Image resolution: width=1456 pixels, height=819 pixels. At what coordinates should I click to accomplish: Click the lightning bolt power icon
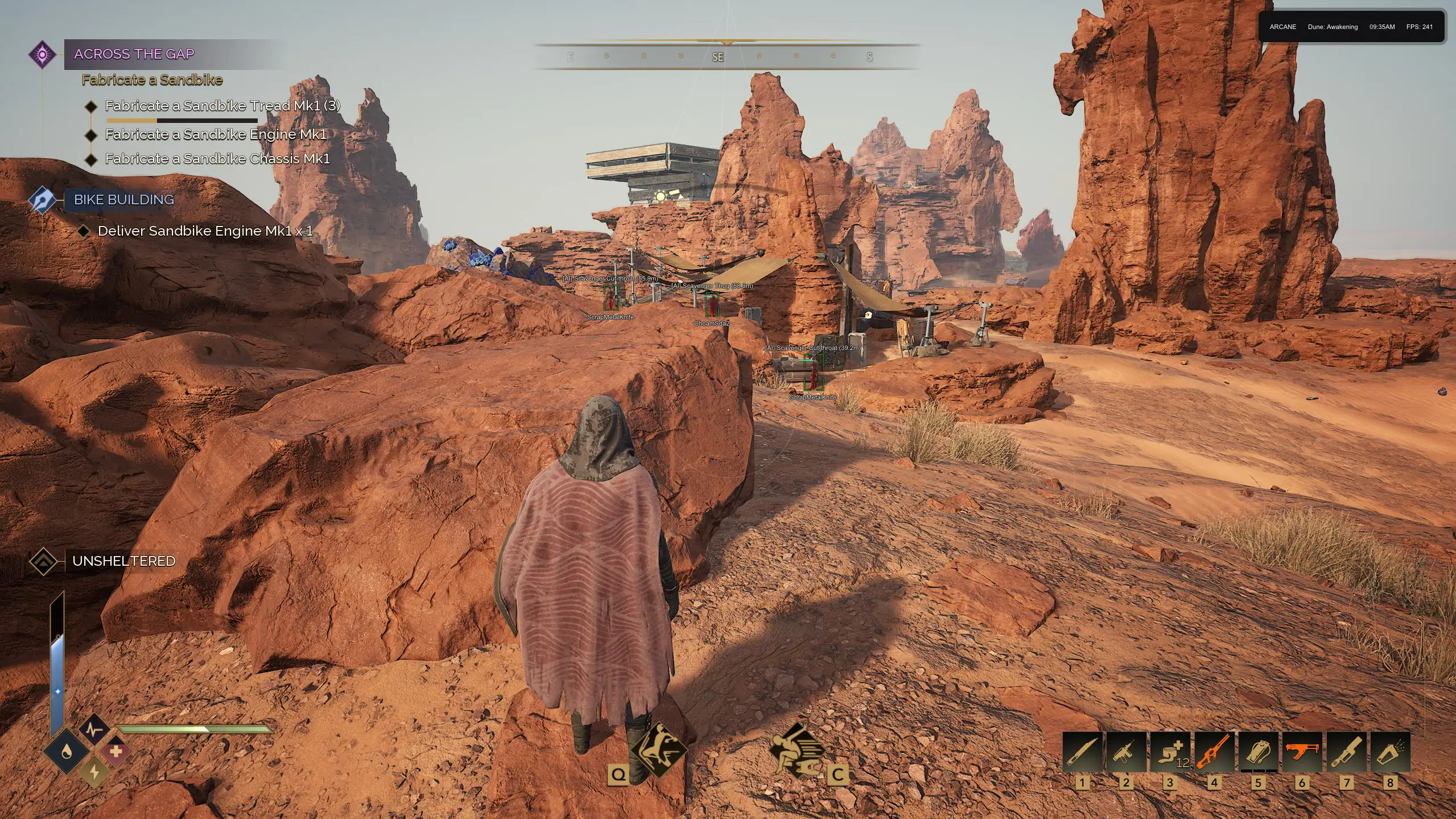93,772
